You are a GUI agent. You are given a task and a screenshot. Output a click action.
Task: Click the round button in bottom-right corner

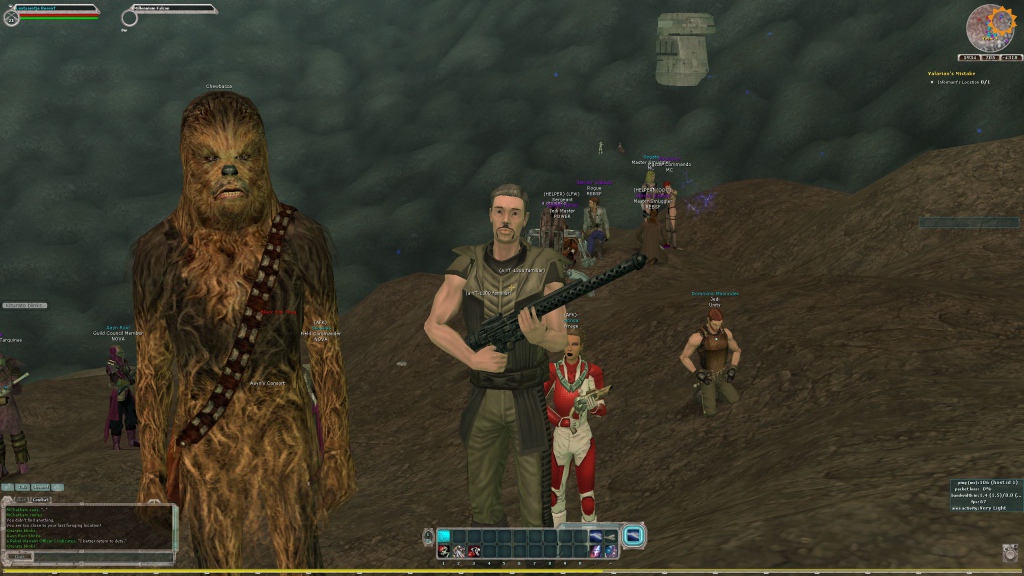point(1009,552)
